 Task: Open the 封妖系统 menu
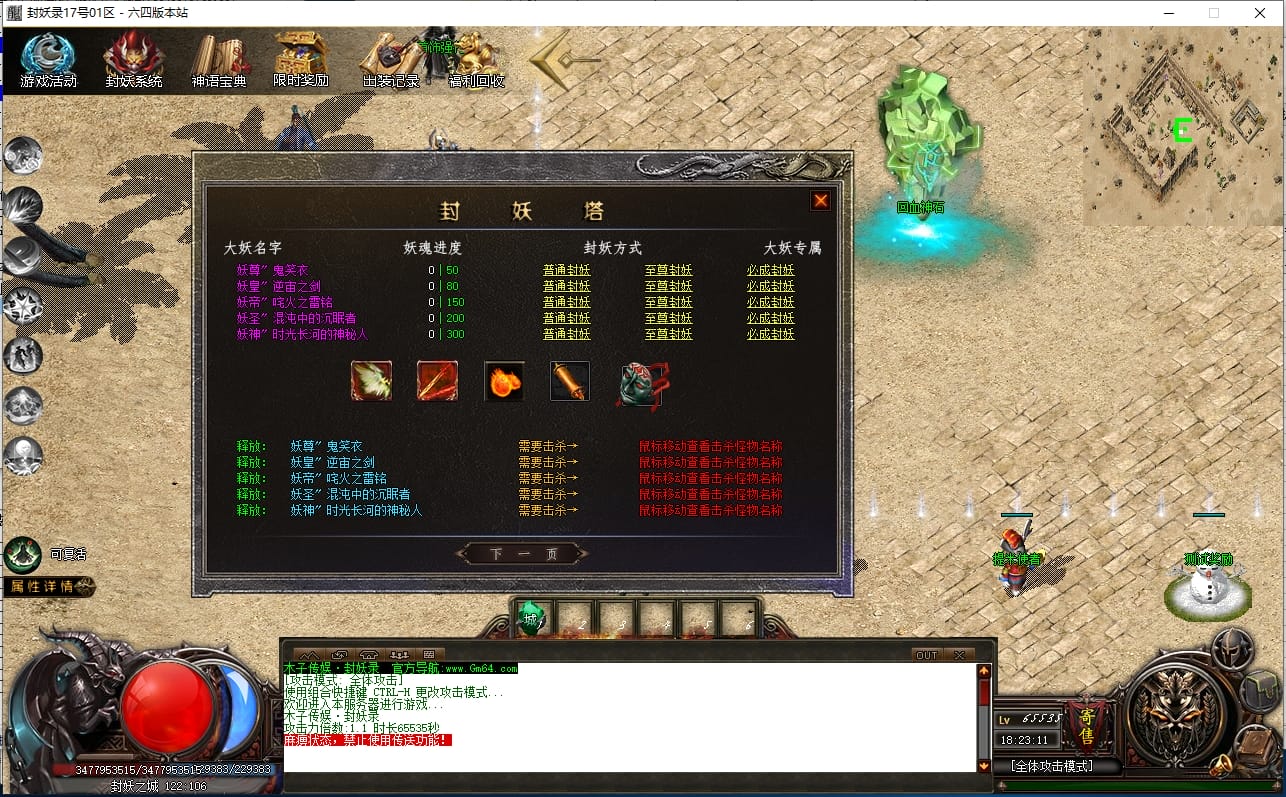coord(134,60)
